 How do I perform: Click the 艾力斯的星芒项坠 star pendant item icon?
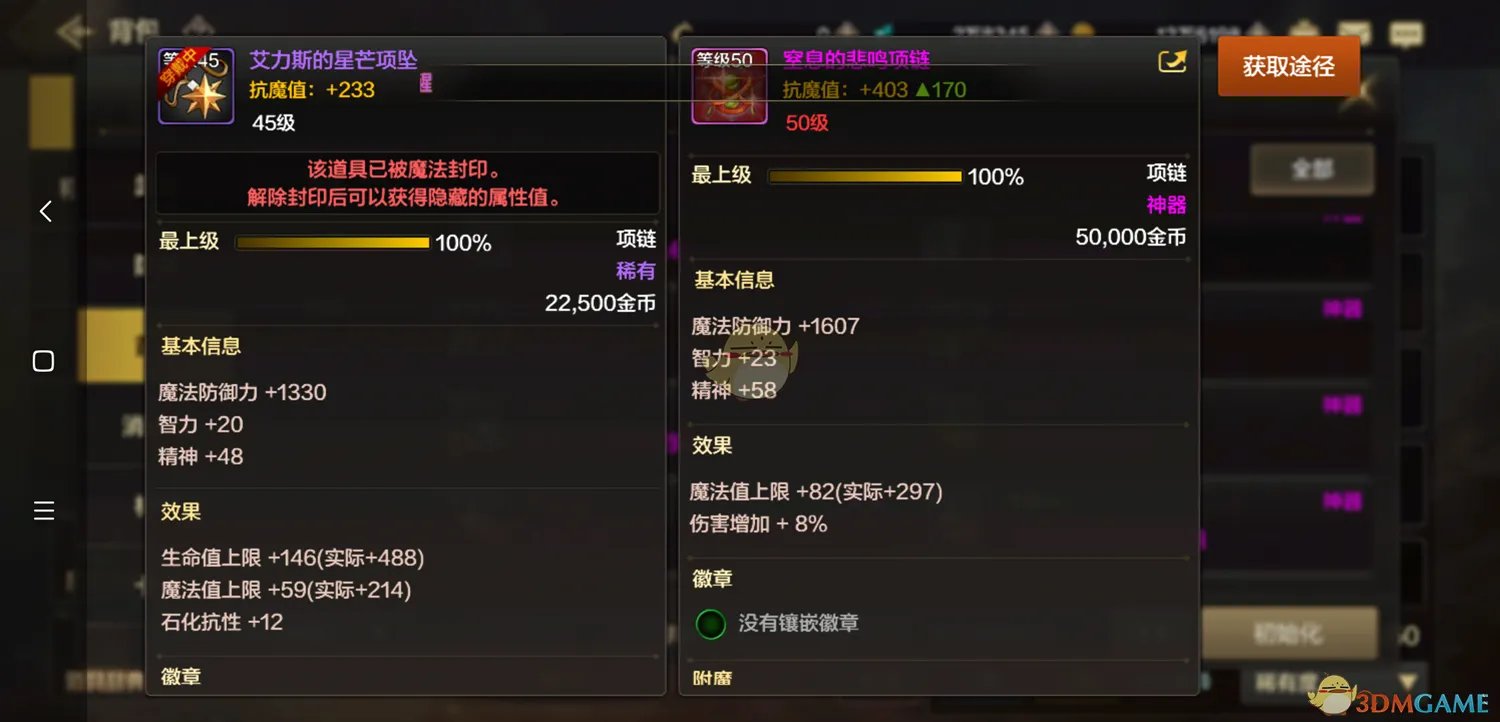[x=196, y=87]
